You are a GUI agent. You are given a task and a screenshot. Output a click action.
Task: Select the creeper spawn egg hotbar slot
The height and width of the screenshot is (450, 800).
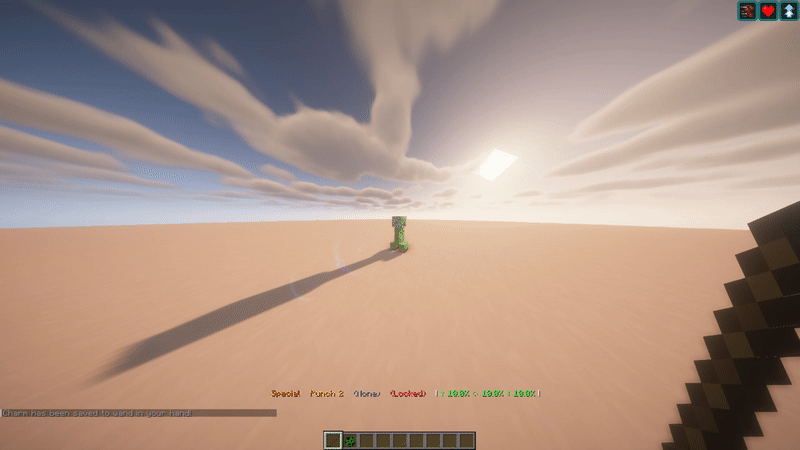point(350,440)
